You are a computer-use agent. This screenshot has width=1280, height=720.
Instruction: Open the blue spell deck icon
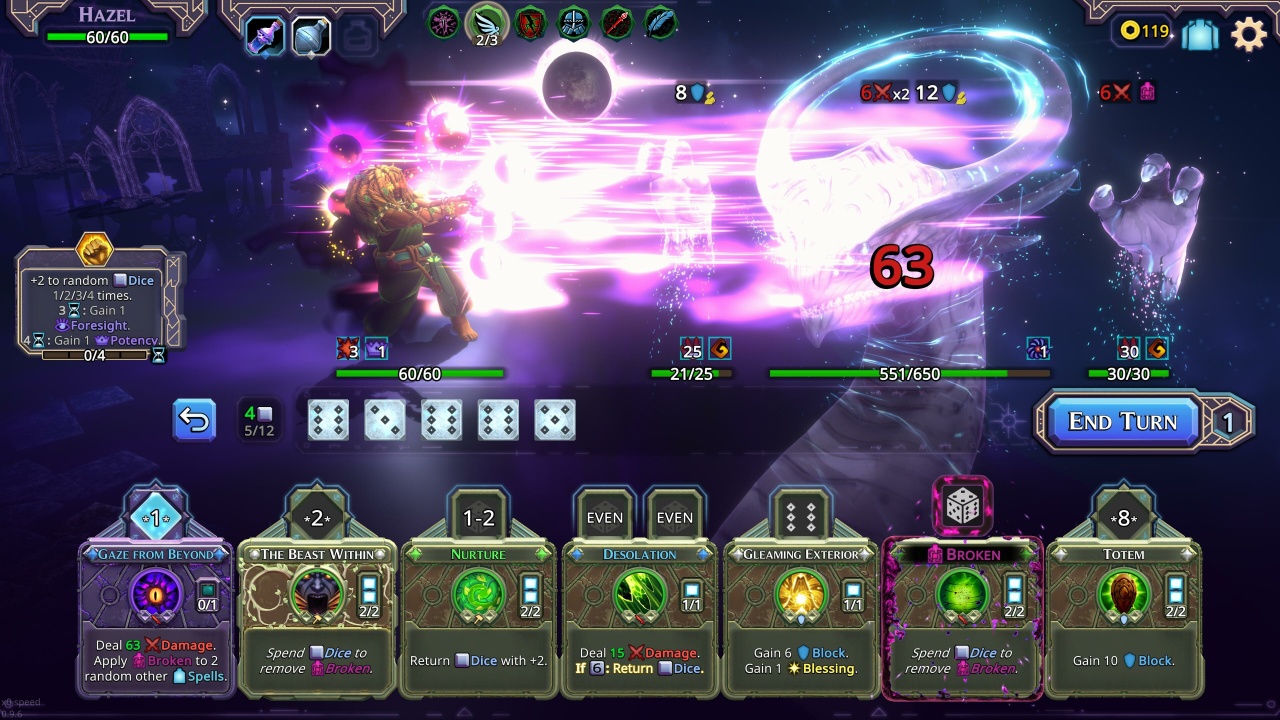click(x=1200, y=34)
